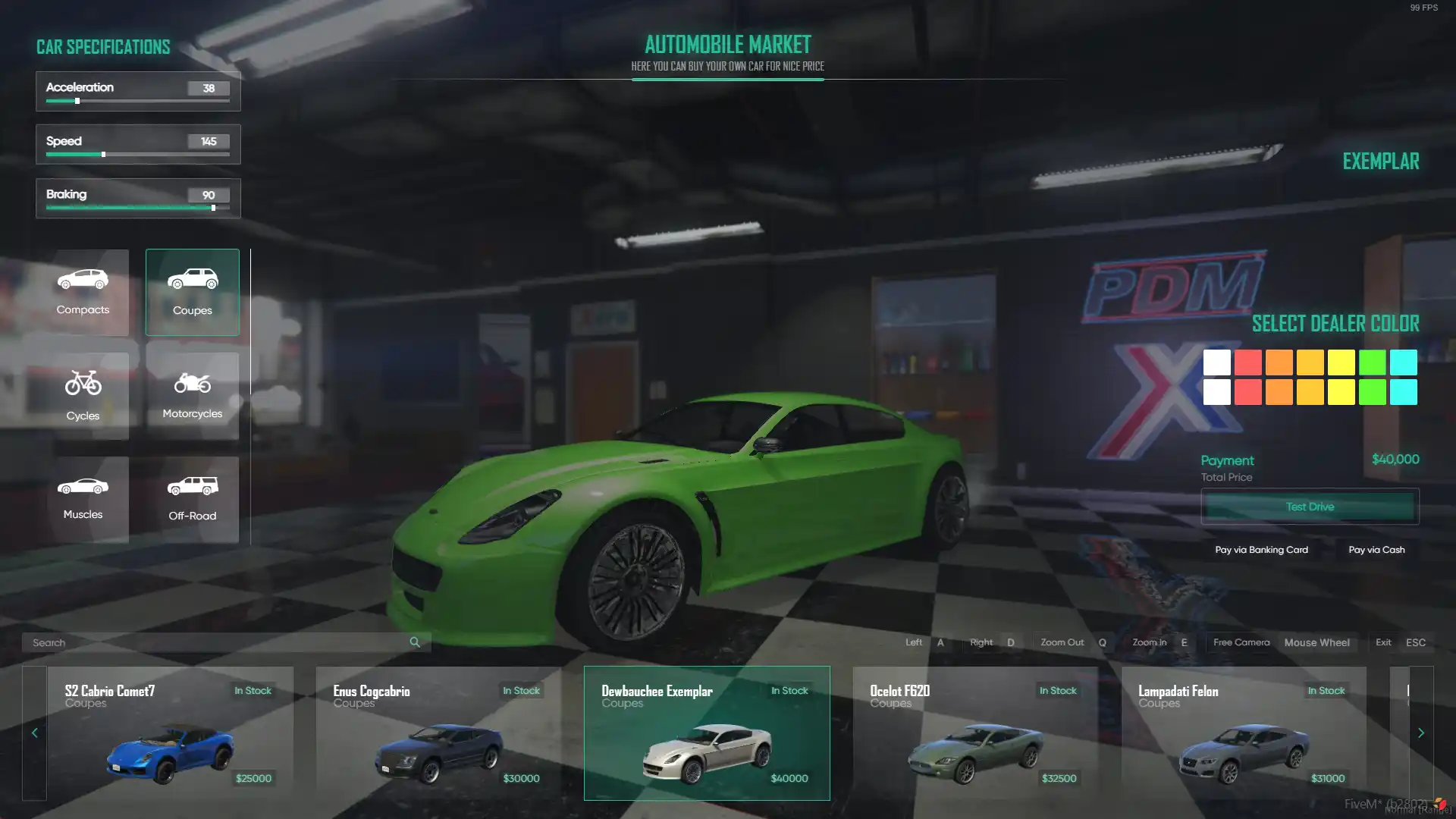Select the Off-Road category
The image size is (1456, 819).
pos(192,498)
